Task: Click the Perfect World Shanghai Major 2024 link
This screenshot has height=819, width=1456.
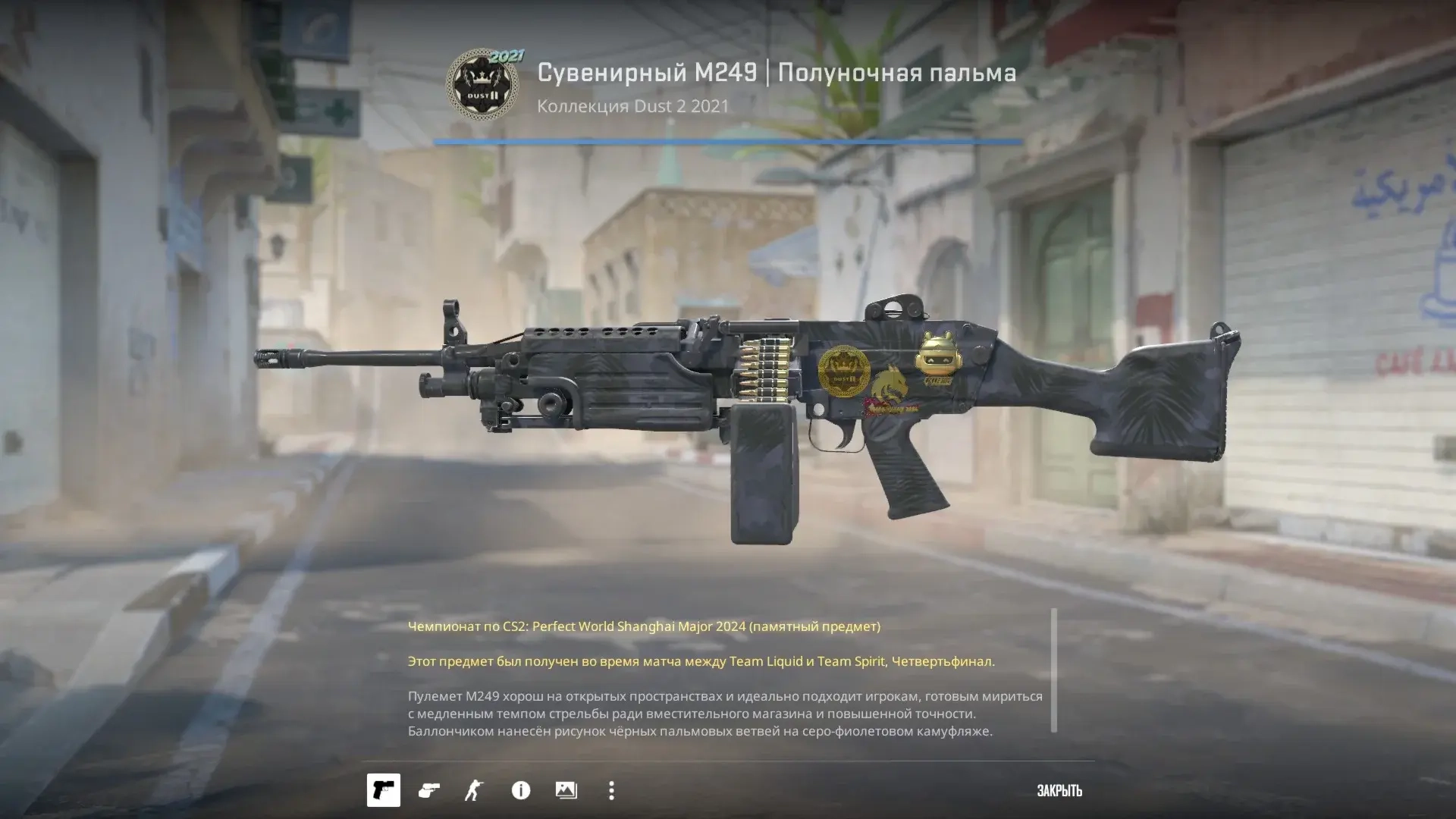Action: (644, 626)
